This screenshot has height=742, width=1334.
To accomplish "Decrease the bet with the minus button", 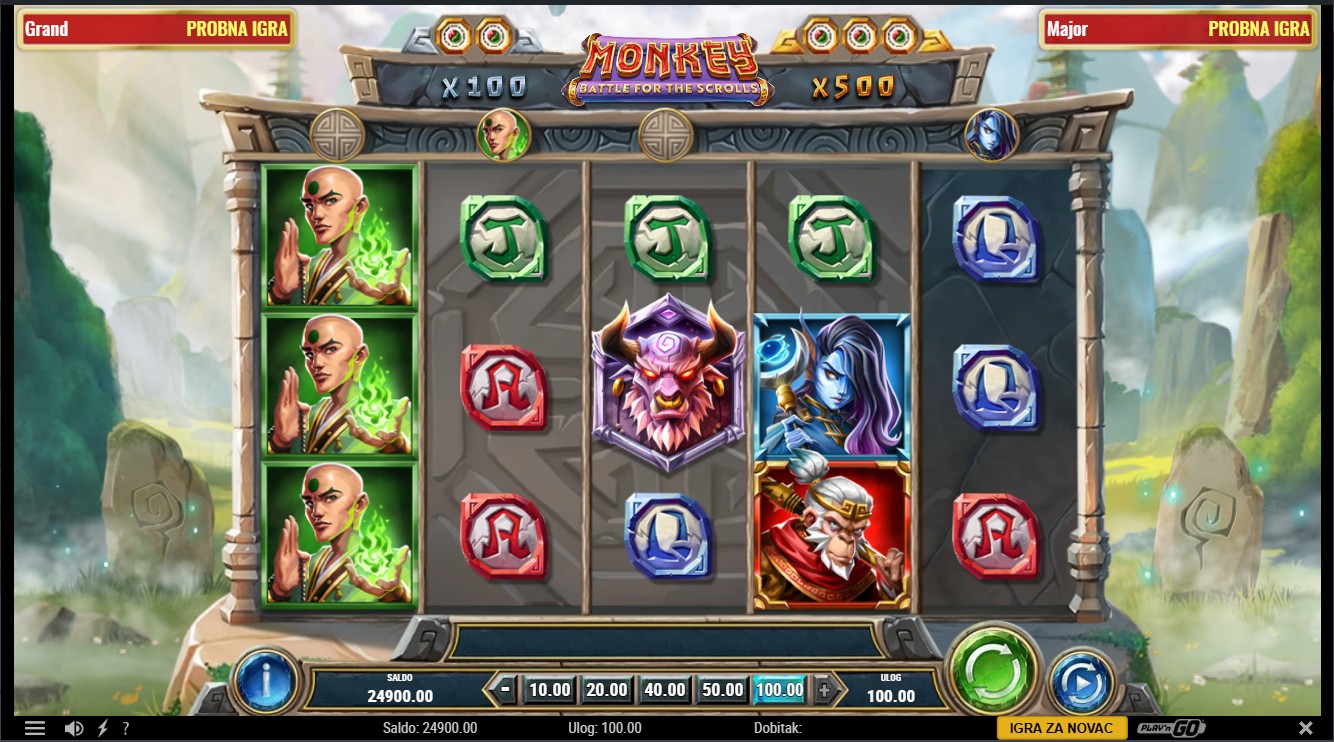I will point(506,689).
